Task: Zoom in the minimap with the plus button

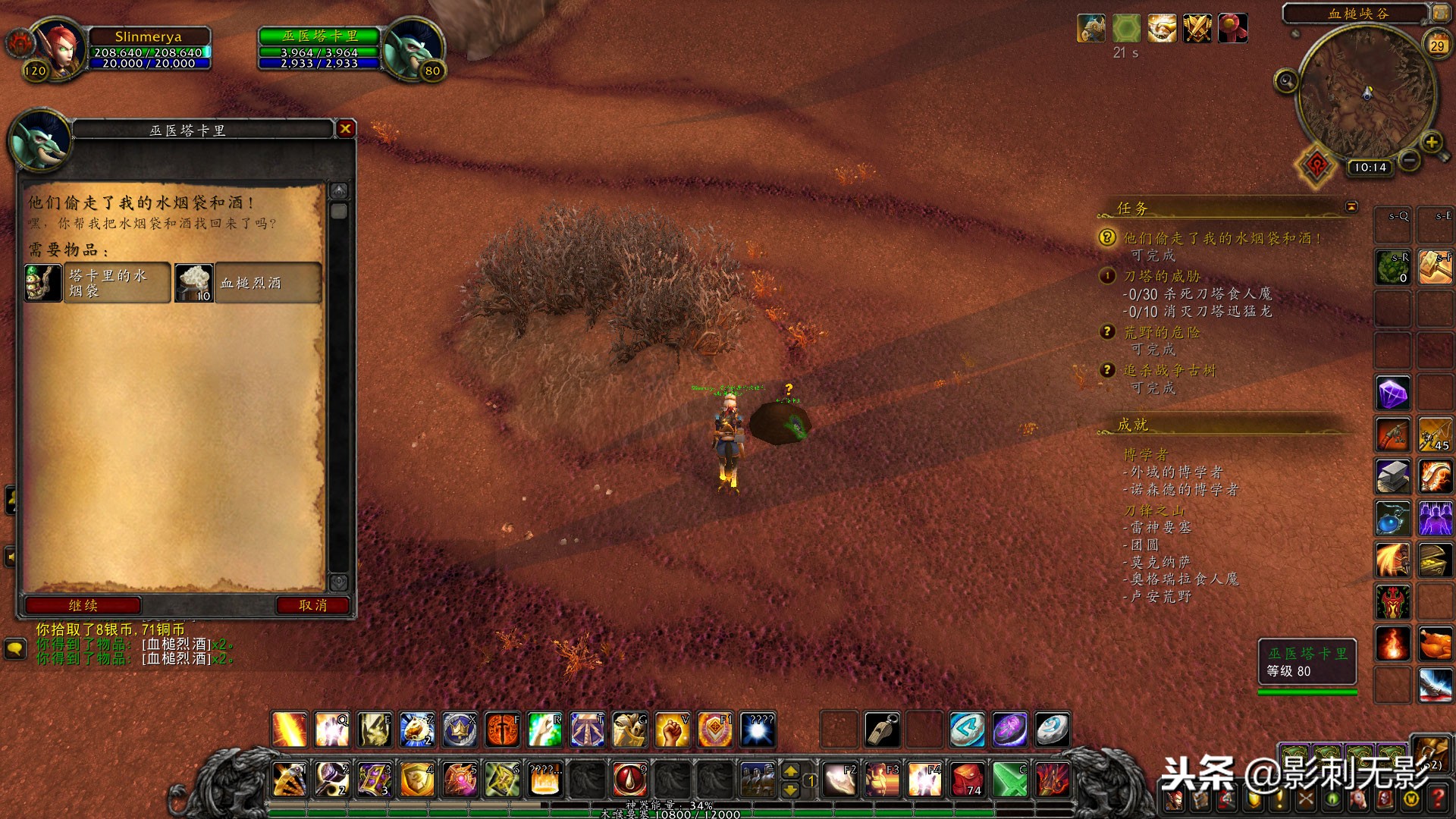Action: click(x=1431, y=142)
